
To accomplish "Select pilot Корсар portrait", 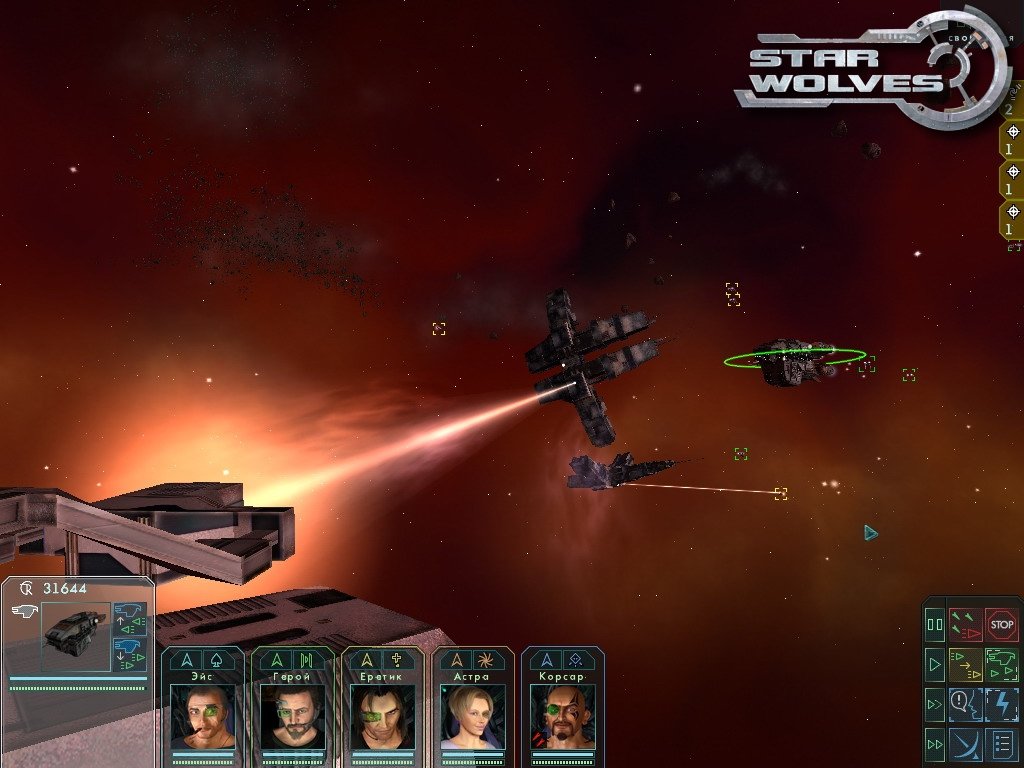I will click(563, 716).
